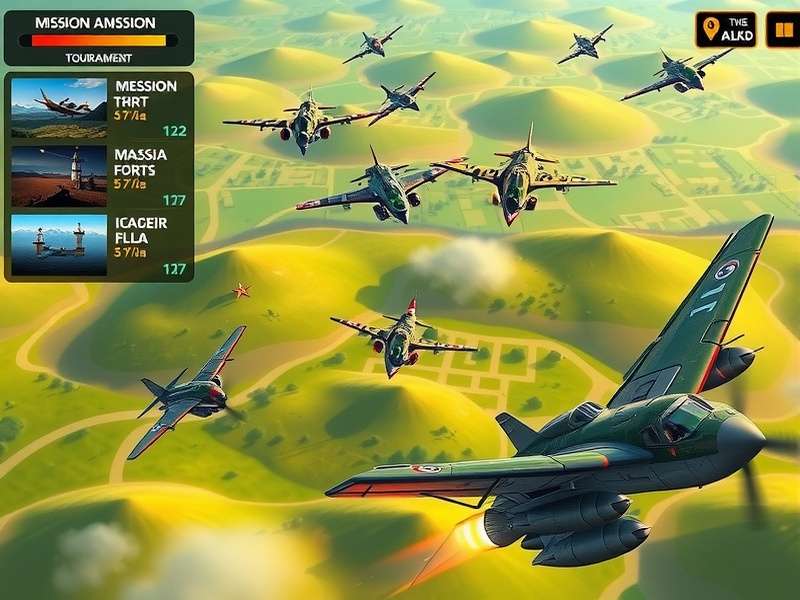Pause the game with the orange pause button

[x=782, y=30]
